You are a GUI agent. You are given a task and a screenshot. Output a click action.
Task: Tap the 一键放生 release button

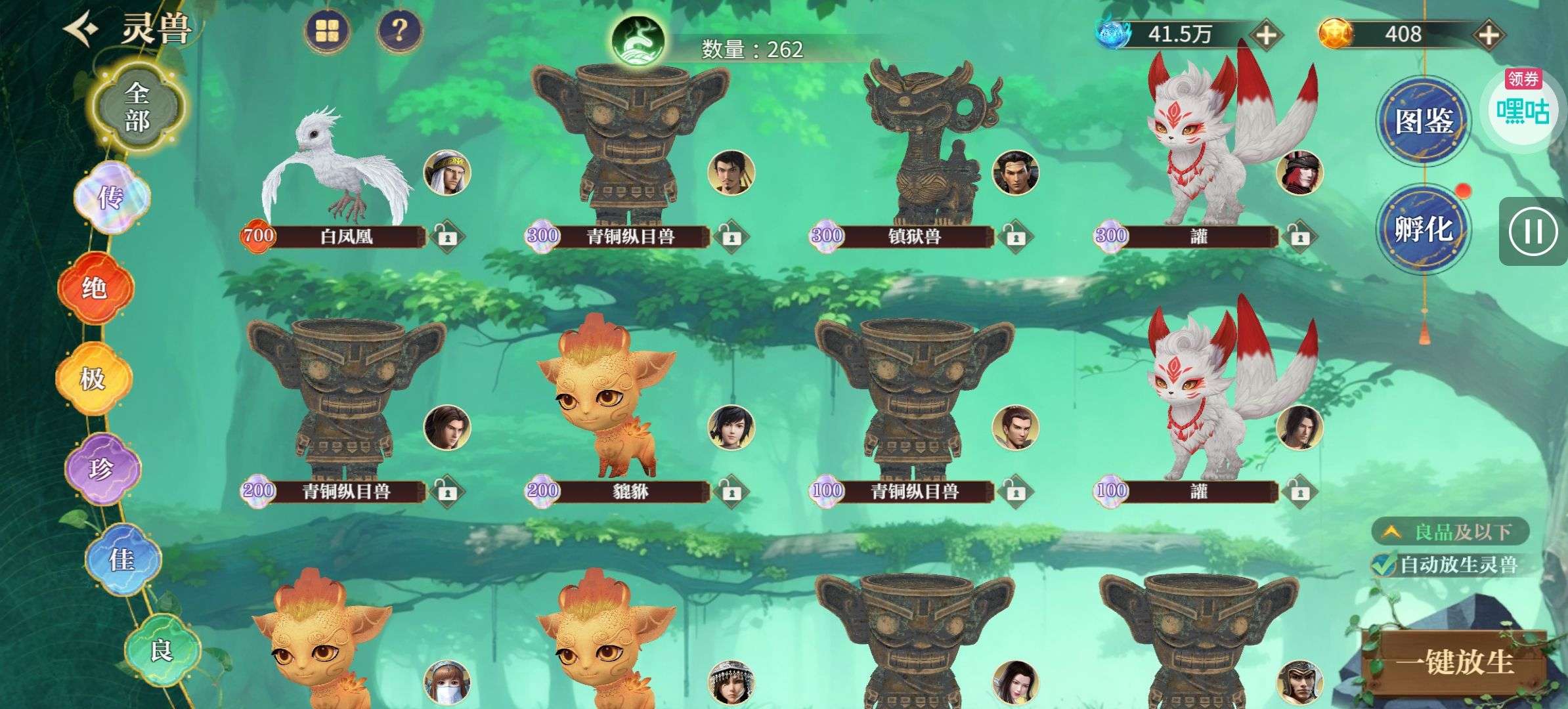[1454, 662]
